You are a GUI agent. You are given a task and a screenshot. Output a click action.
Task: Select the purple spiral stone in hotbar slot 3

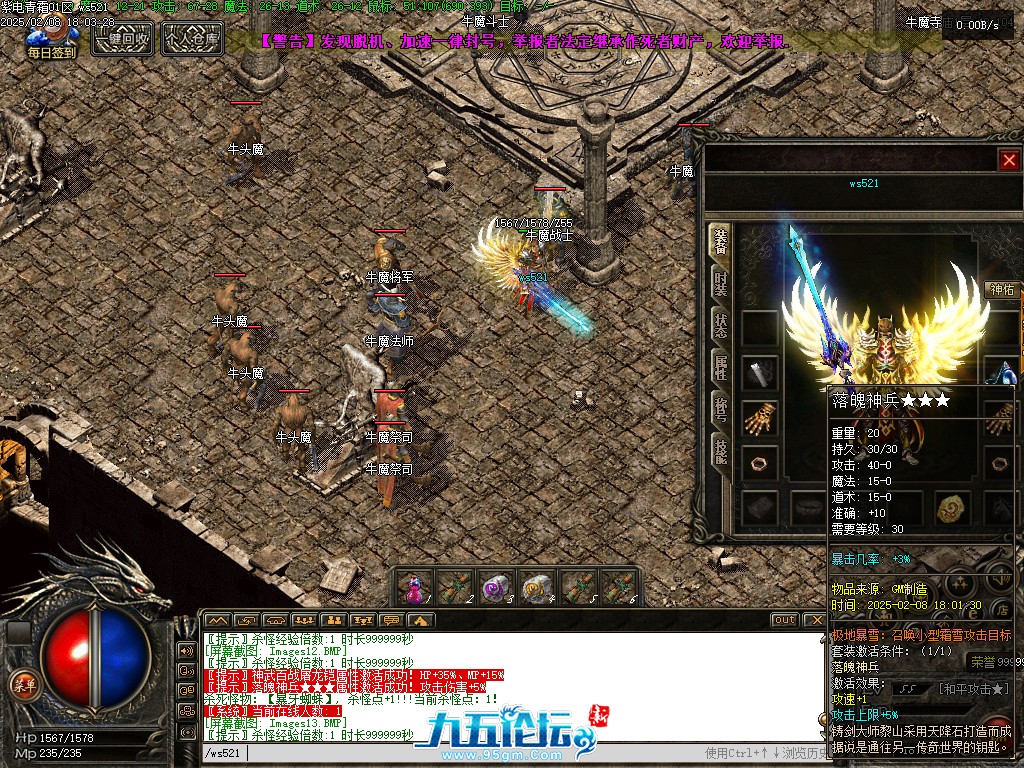click(496, 587)
